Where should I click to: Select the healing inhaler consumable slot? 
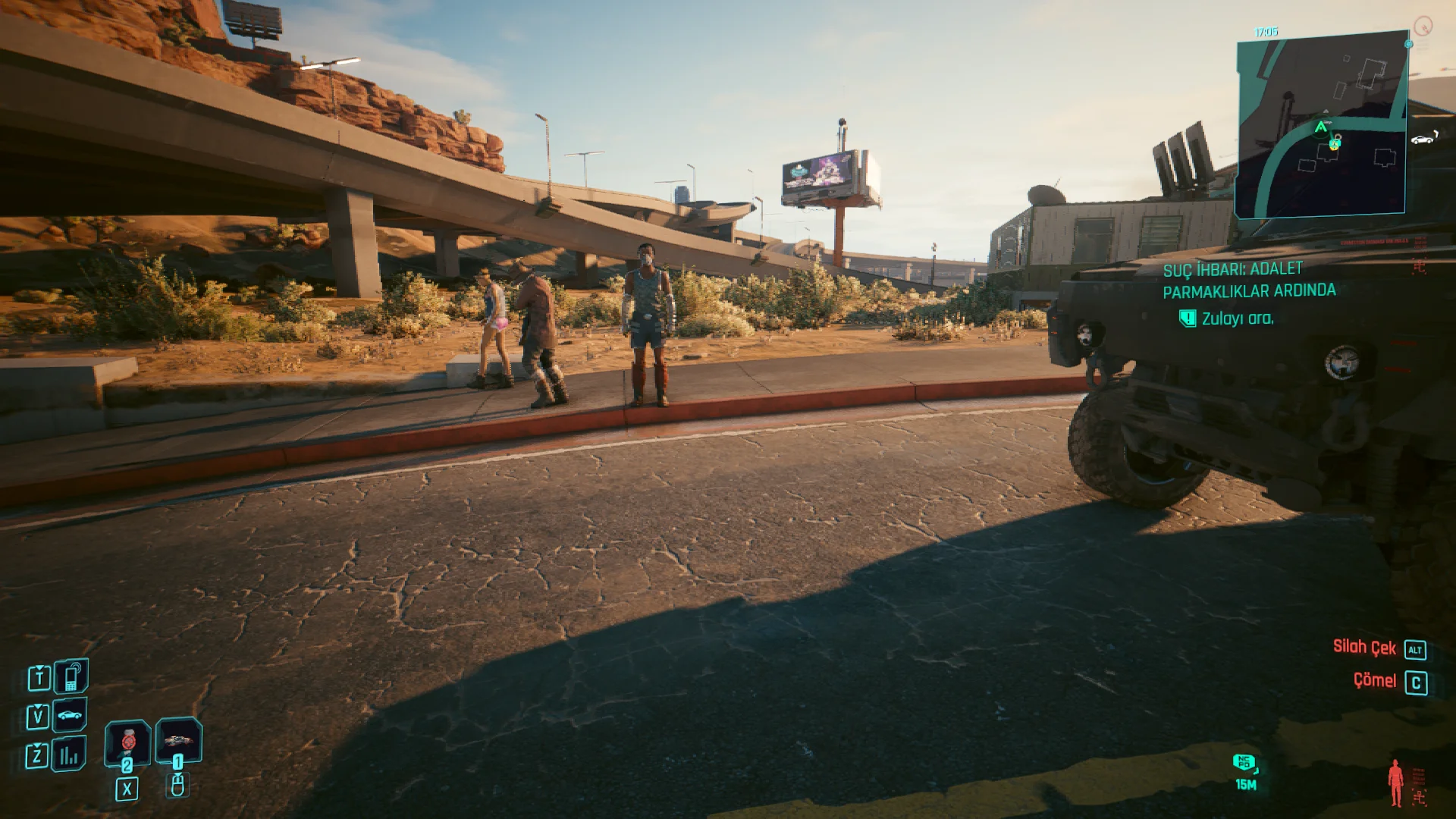pyautogui.click(x=127, y=740)
